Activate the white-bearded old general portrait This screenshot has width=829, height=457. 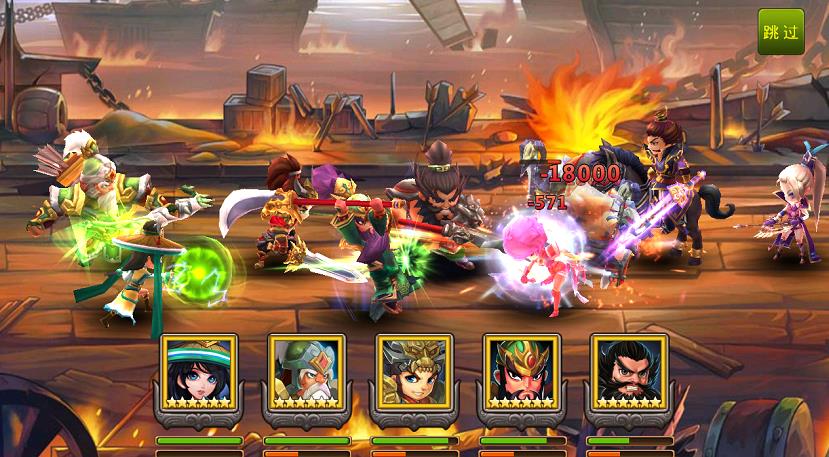coord(306,370)
